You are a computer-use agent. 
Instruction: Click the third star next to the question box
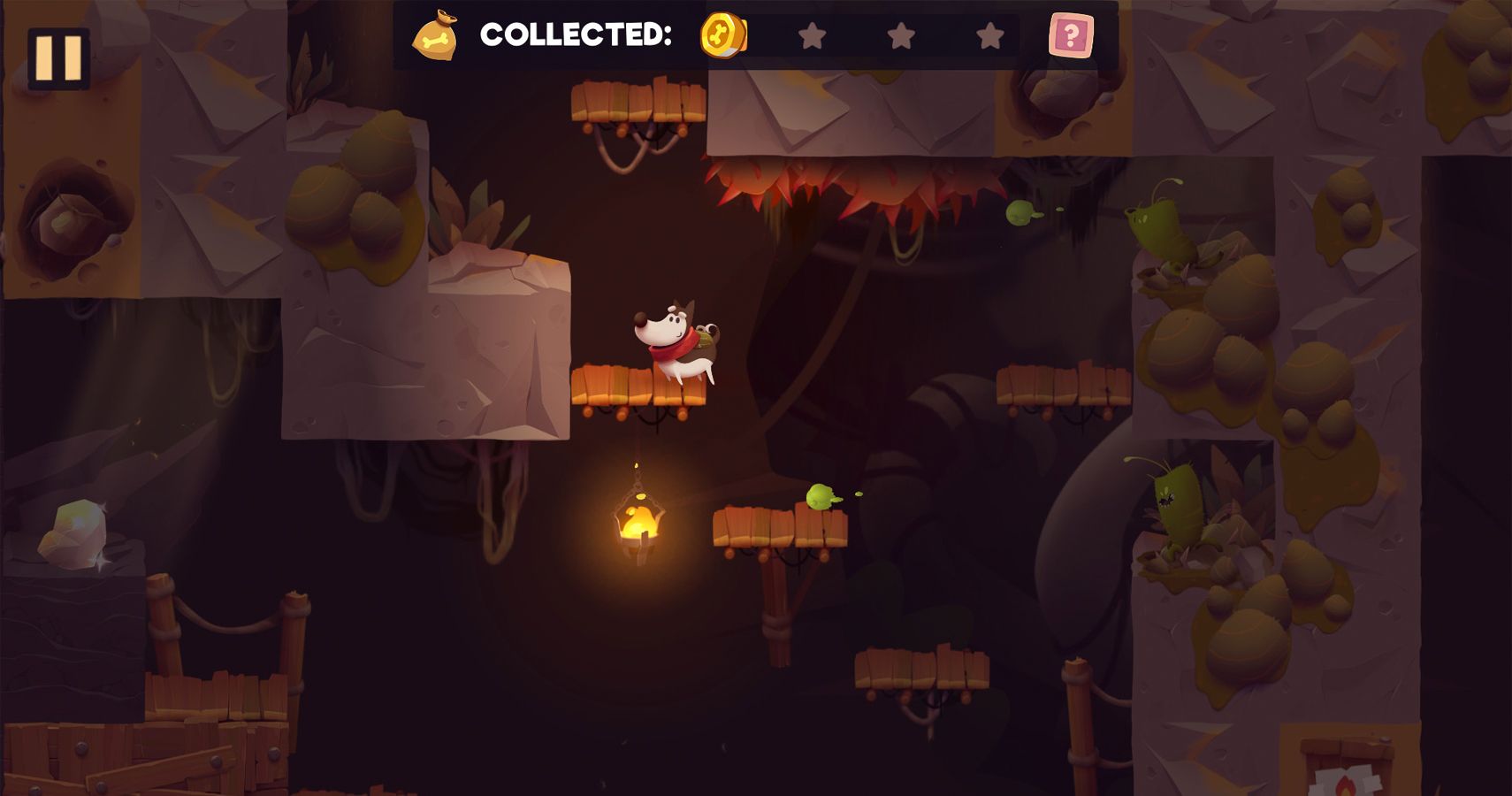click(988, 35)
